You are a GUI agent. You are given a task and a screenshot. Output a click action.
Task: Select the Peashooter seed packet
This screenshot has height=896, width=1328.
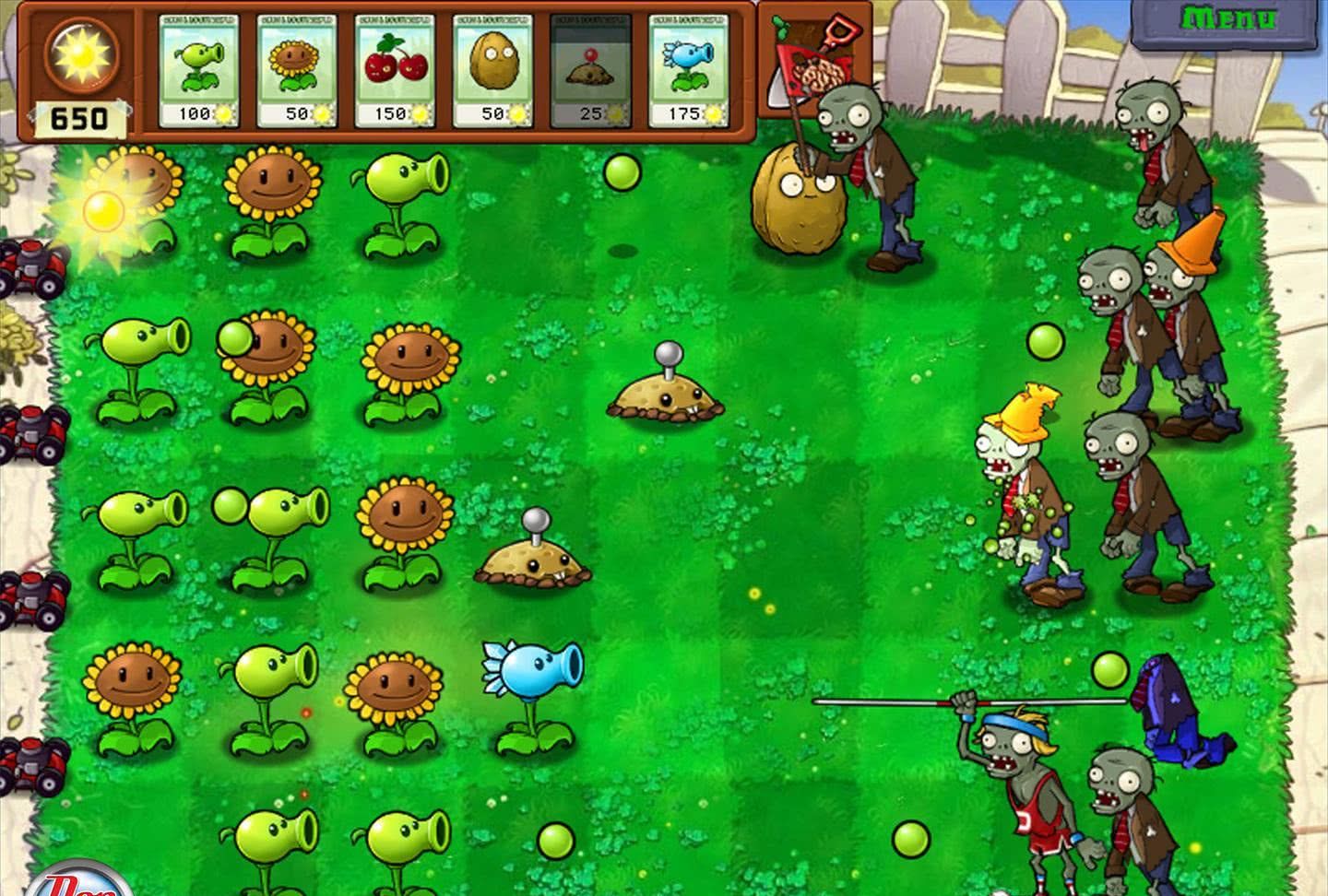tap(198, 71)
